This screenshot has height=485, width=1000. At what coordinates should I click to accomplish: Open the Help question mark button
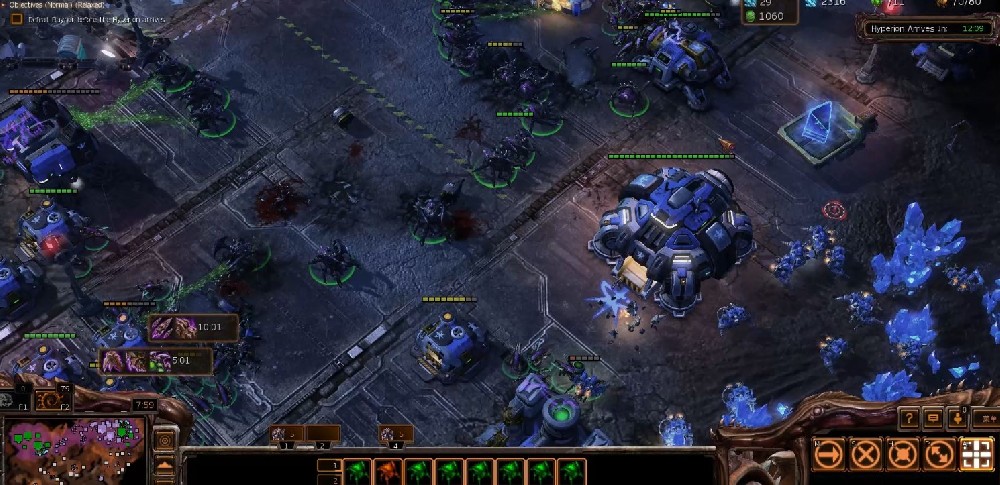tap(910, 417)
